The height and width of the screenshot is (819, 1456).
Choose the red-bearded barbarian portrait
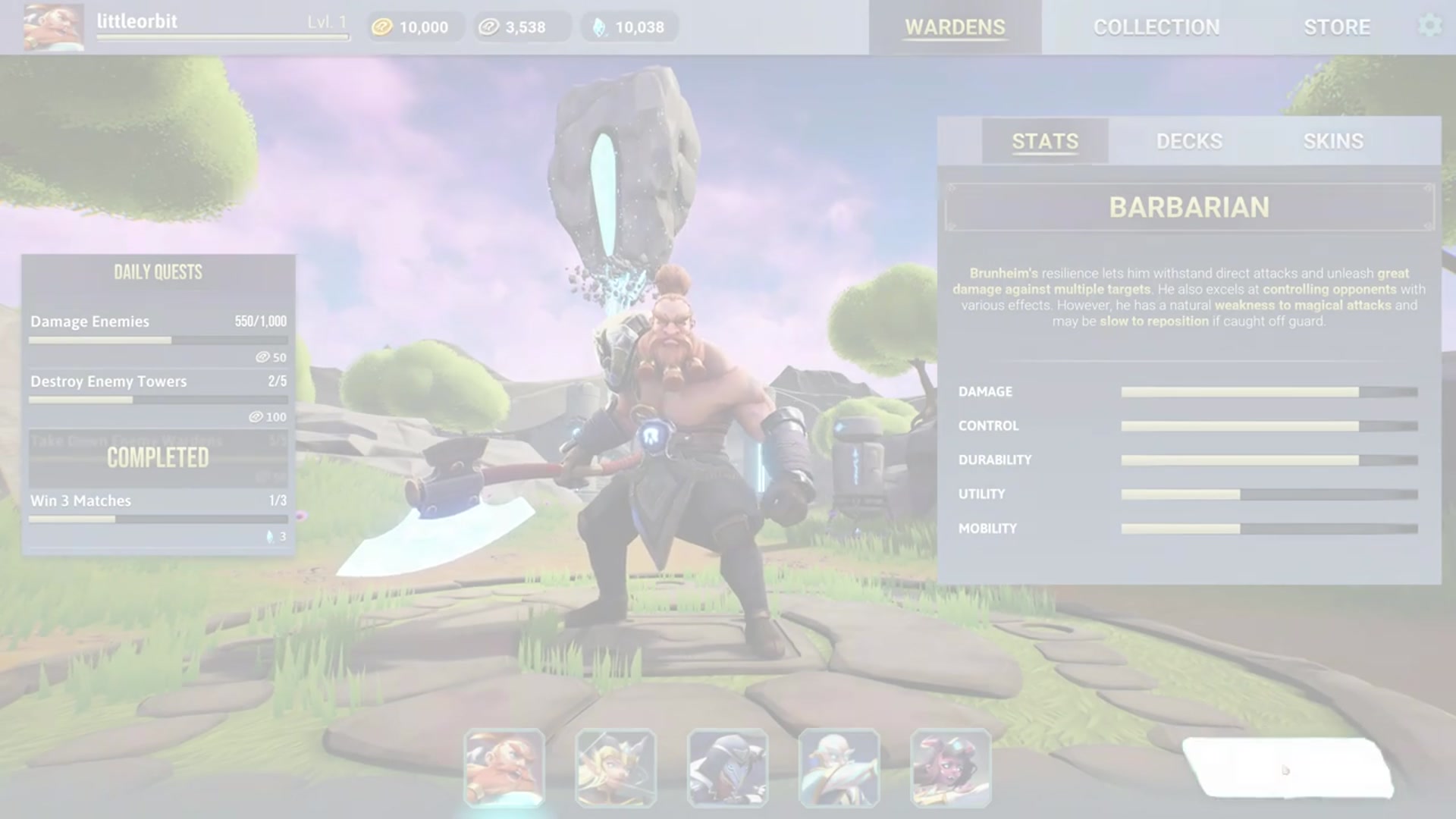(x=504, y=767)
